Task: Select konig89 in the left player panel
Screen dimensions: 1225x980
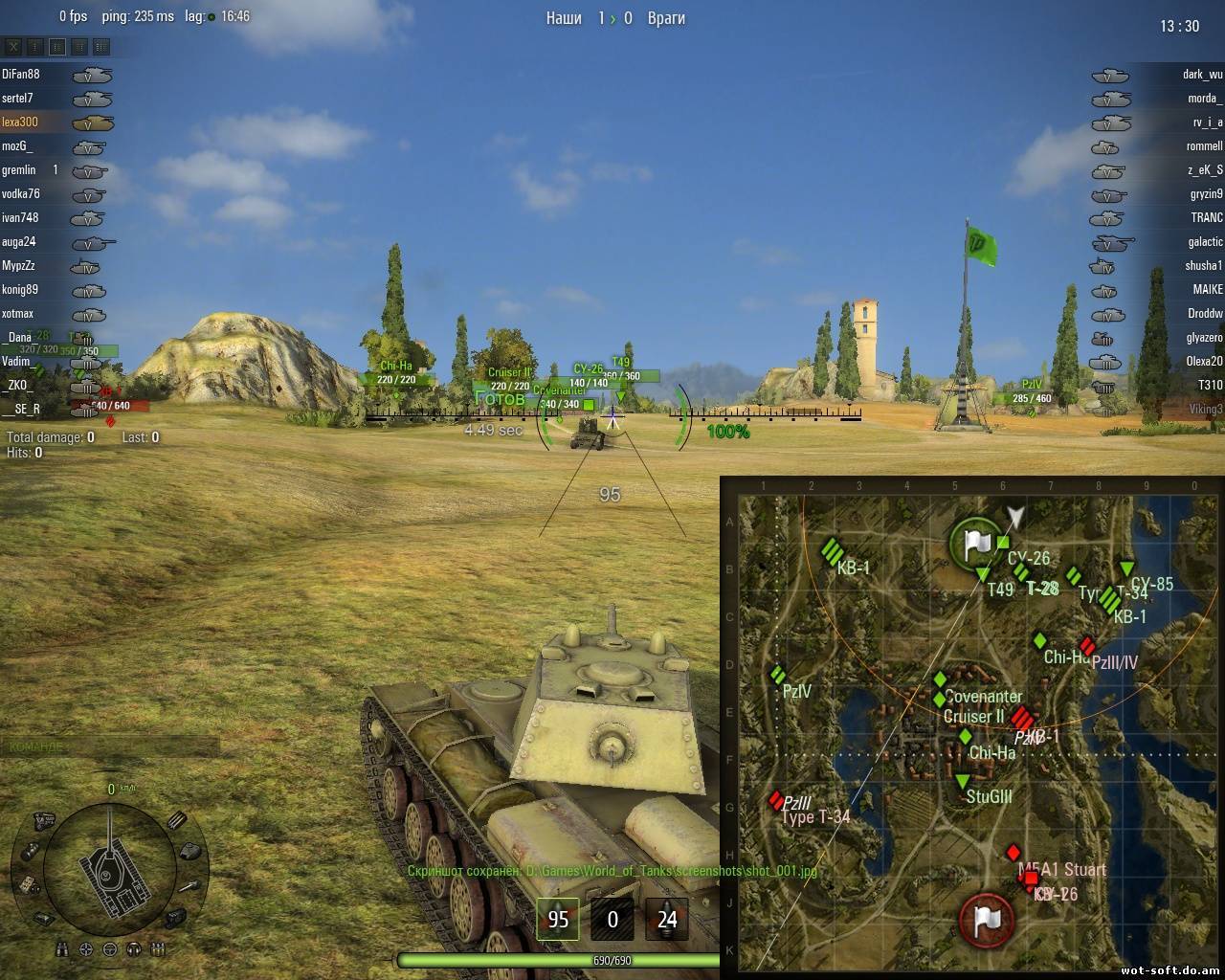Action: (21, 290)
